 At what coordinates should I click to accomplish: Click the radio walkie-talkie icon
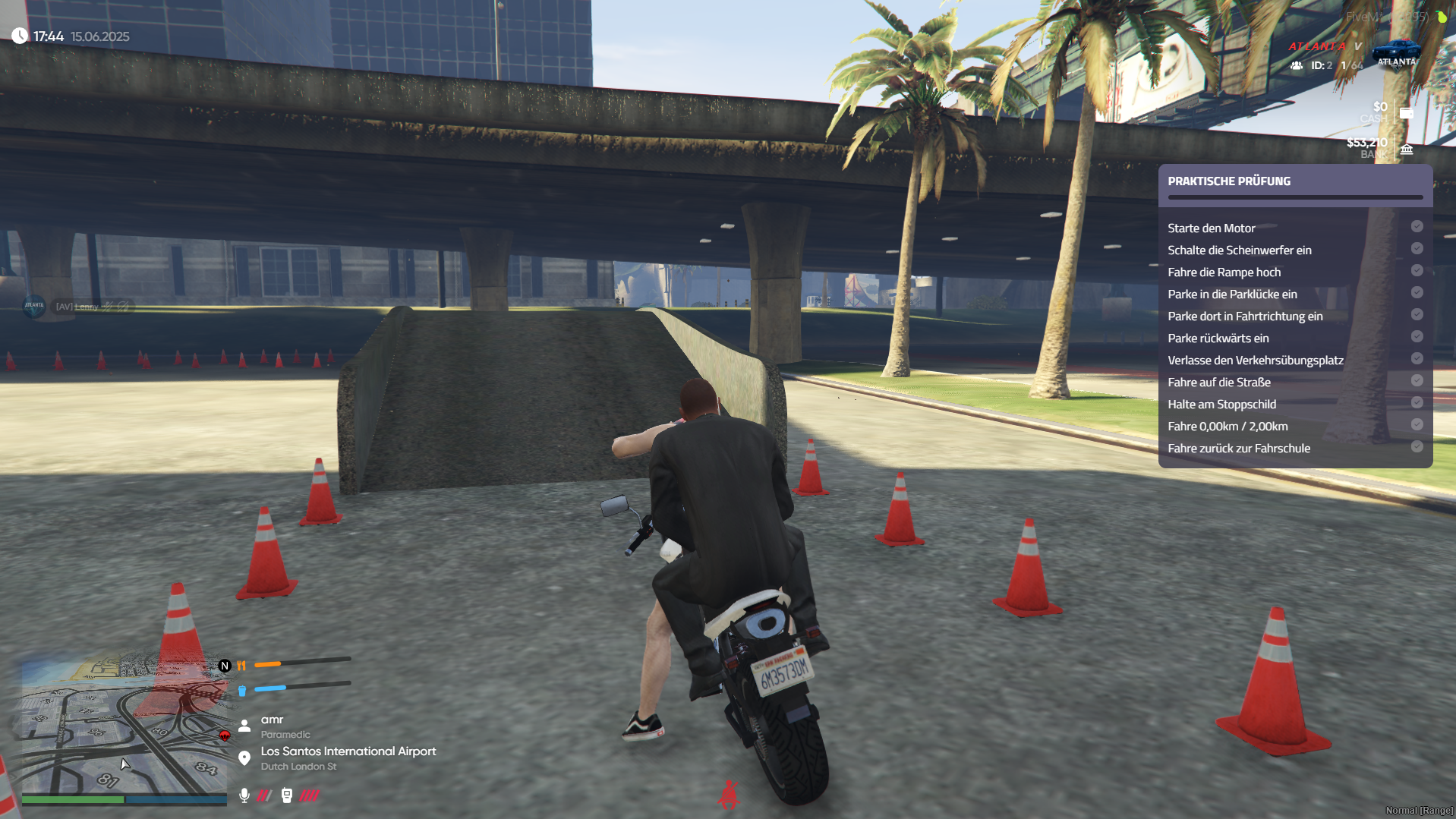click(x=286, y=795)
